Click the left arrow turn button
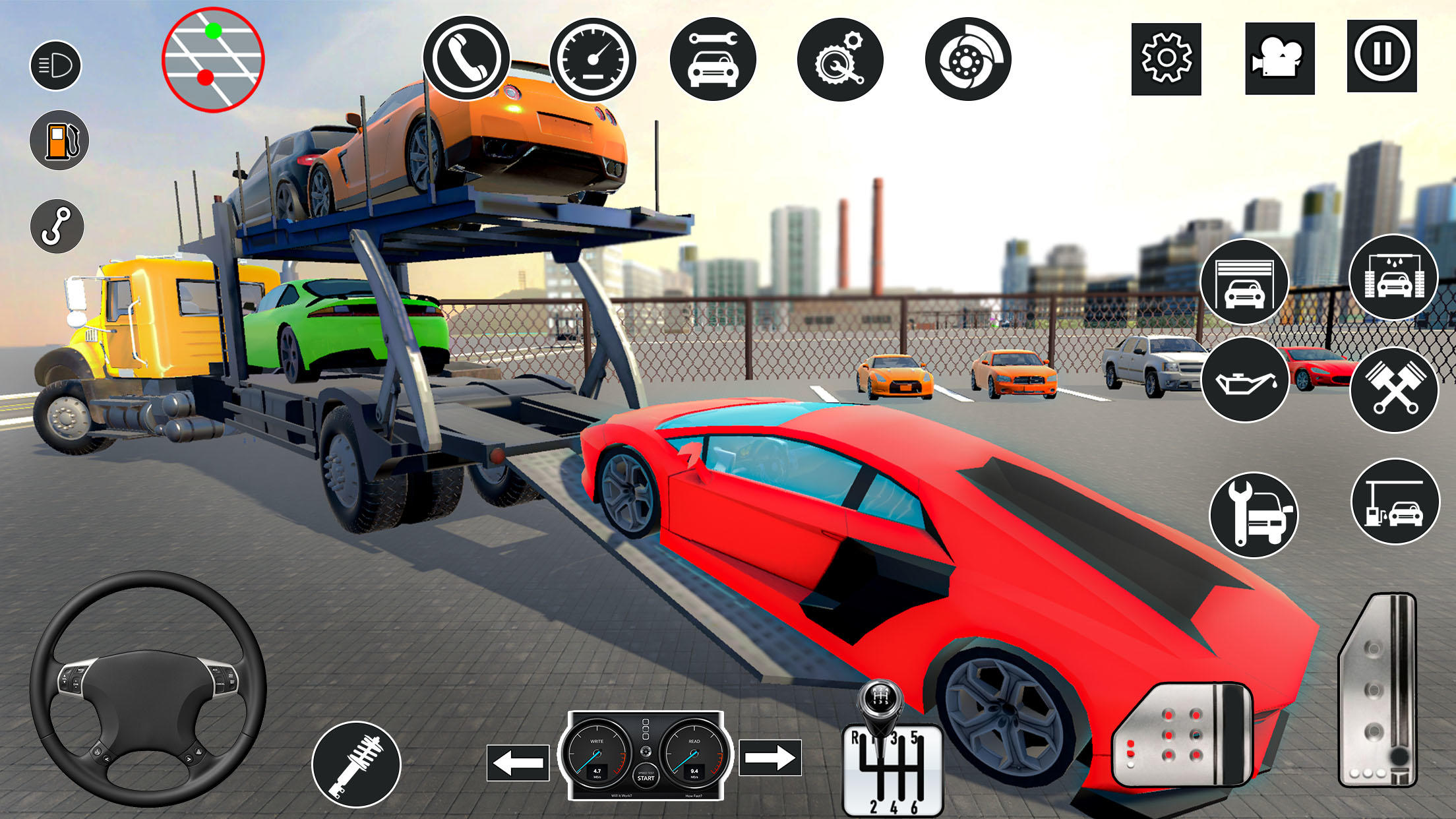This screenshot has height=819, width=1456. [518, 763]
